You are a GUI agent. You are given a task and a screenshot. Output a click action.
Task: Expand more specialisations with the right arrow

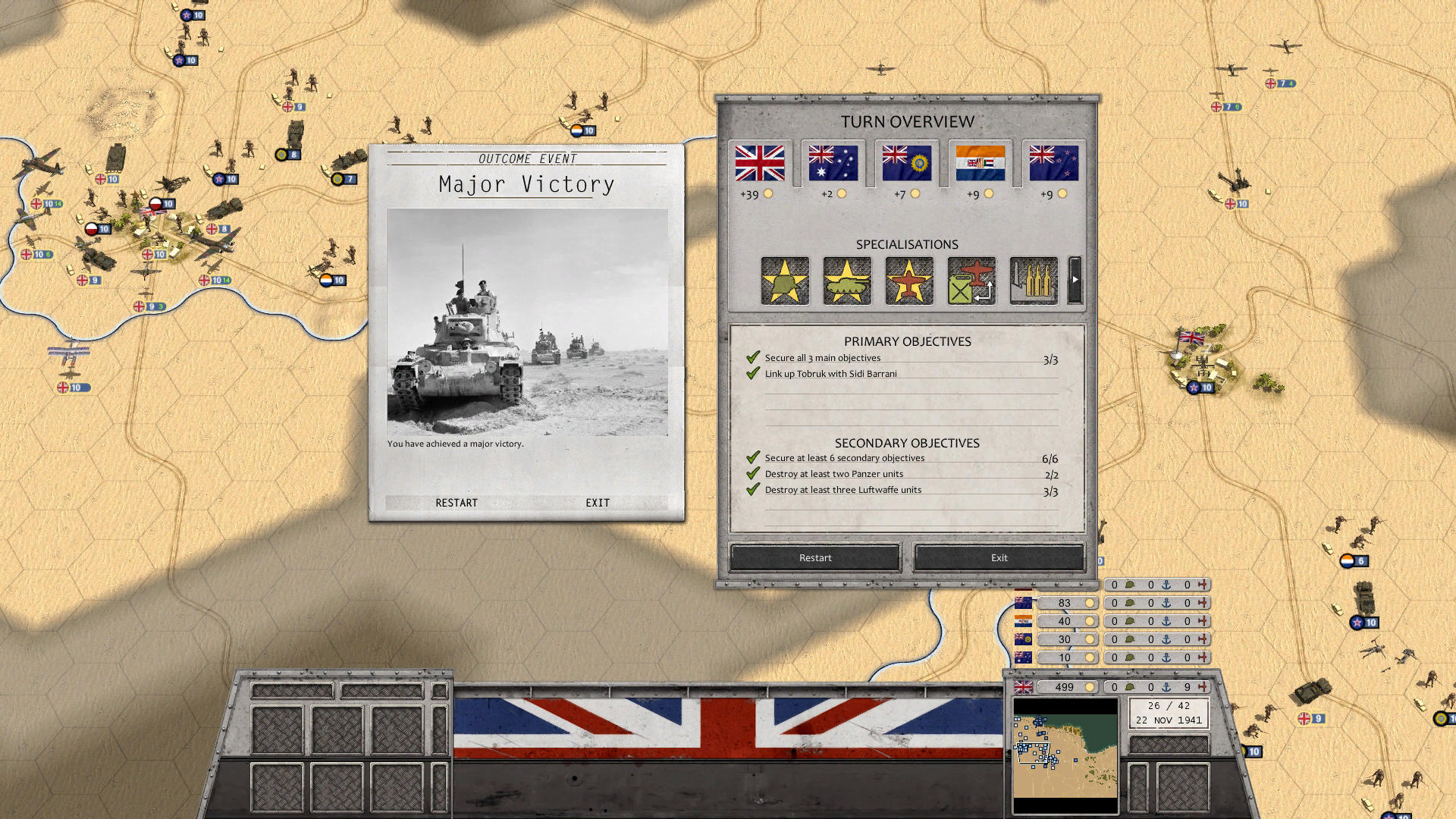(1074, 281)
